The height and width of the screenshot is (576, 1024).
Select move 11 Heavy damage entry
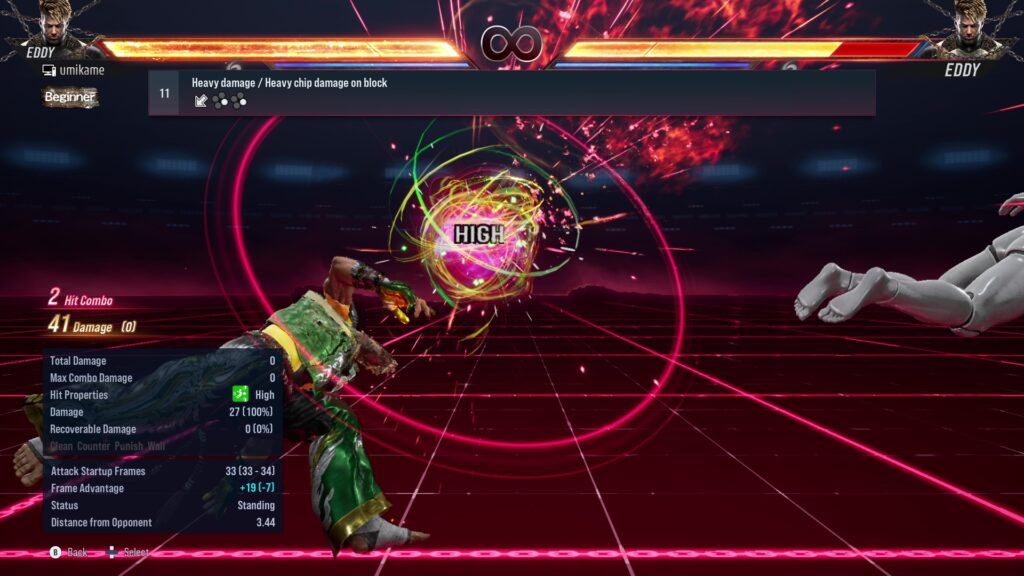click(511, 92)
